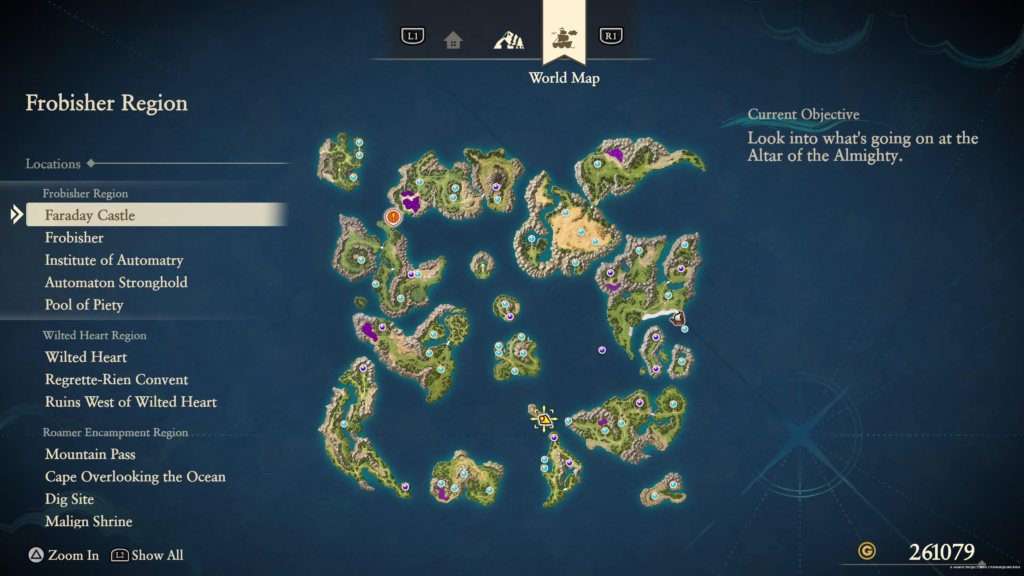Viewport: 1024px width, 576px height.
Task: Select the yellow ship marker on the map
Action: coord(544,419)
